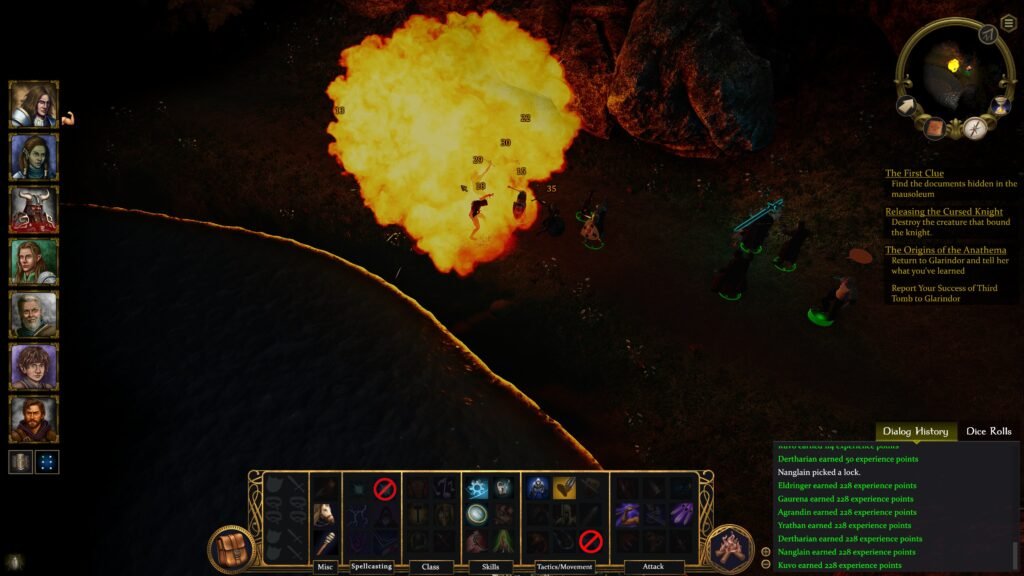This screenshot has width=1024, height=576.
Task: Switch to the Dialog History tab
Action: pos(915,431)
